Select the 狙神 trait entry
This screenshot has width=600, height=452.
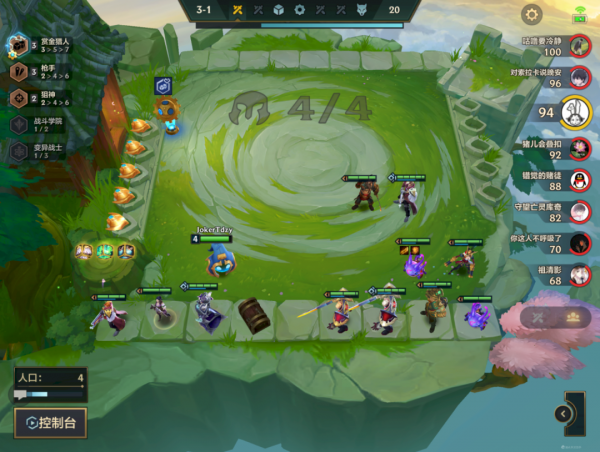[x=40, y=98]
